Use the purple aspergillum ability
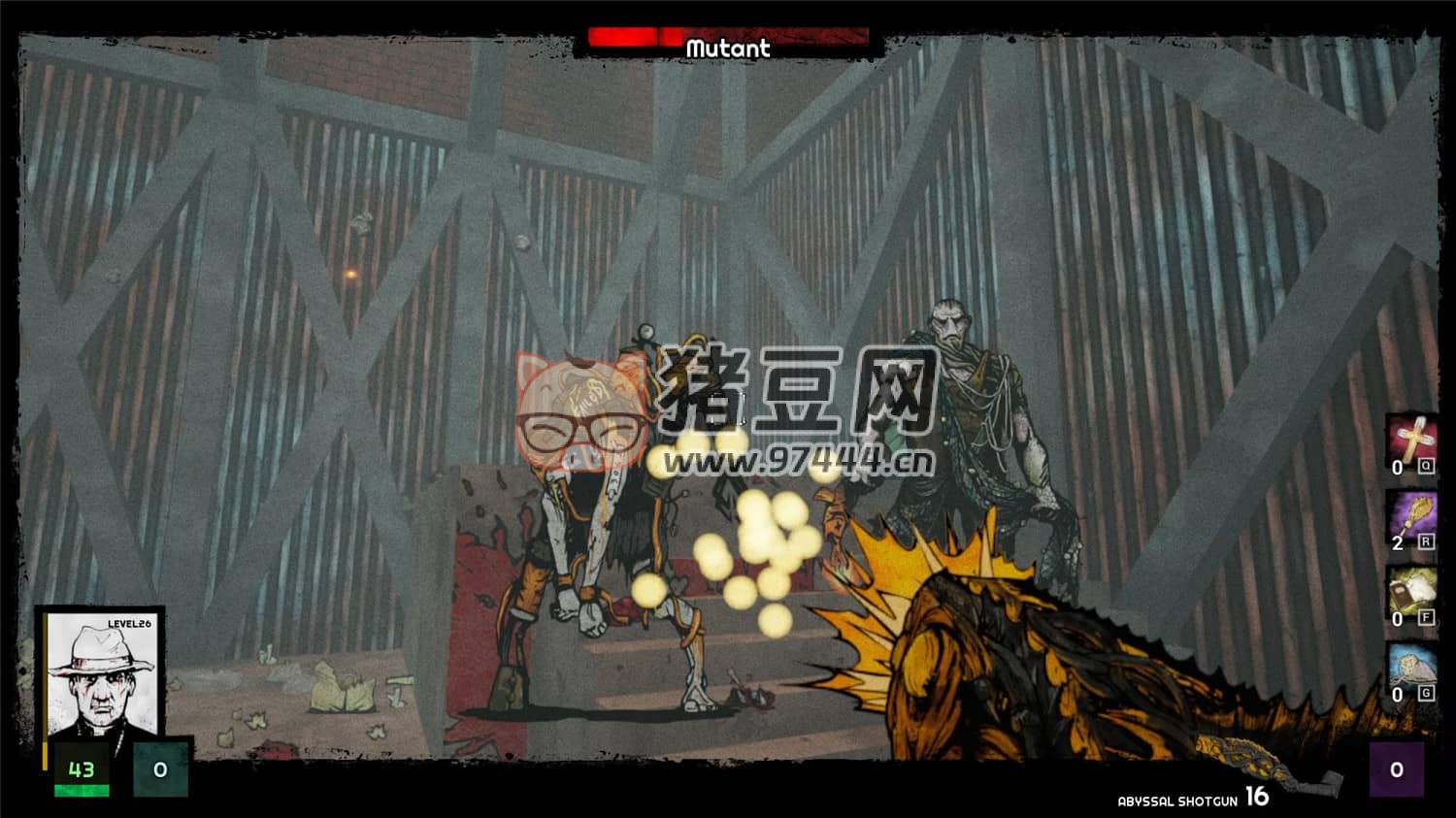Image resolution: width=1456 pixels, height=818 pixels. [x=1410, y=513]
